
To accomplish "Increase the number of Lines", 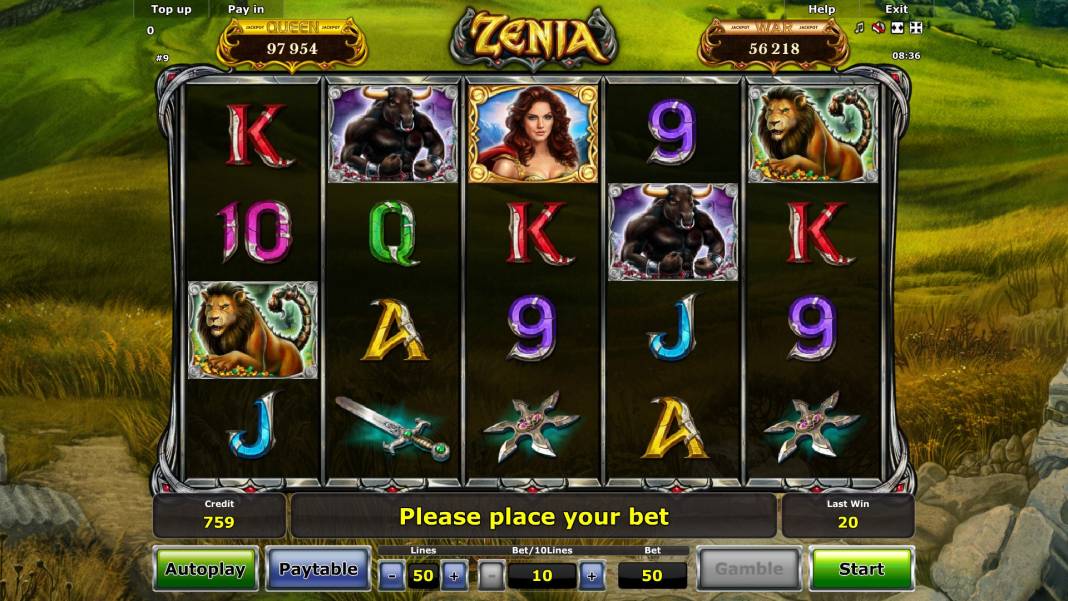I will [x=453, y=575].
